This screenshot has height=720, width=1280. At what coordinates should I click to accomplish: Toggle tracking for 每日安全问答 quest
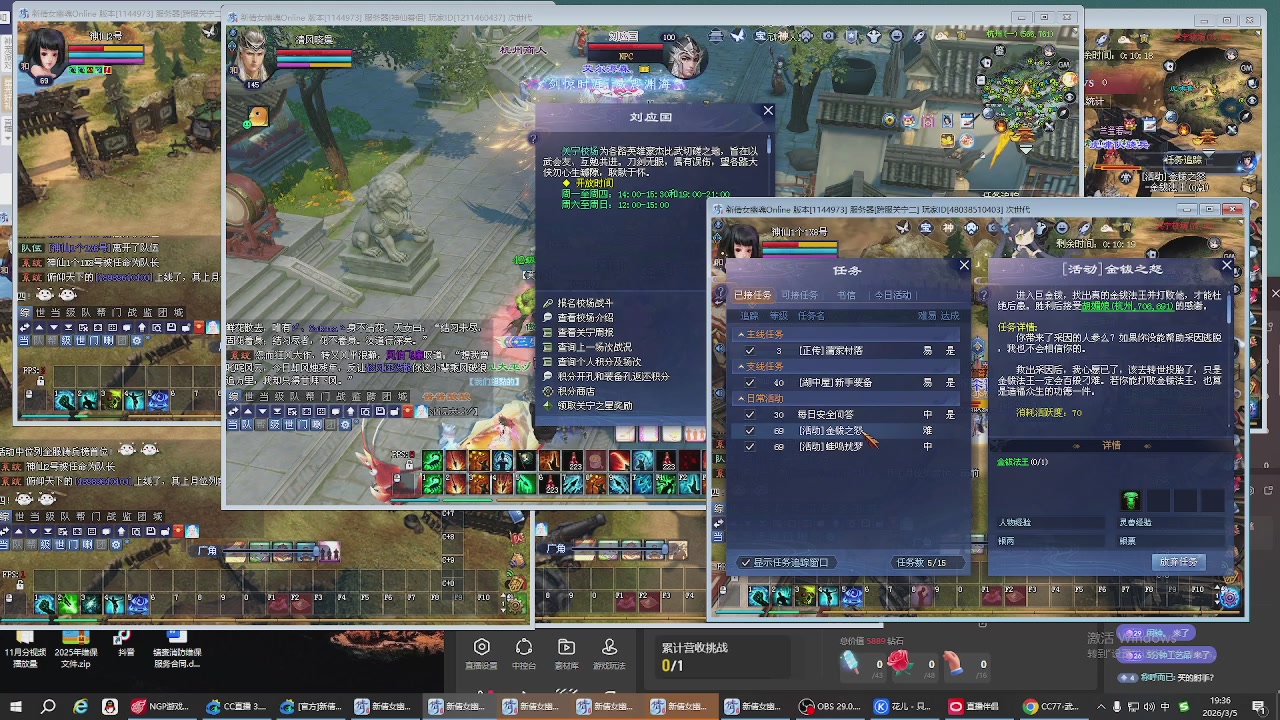click(750, 414)
